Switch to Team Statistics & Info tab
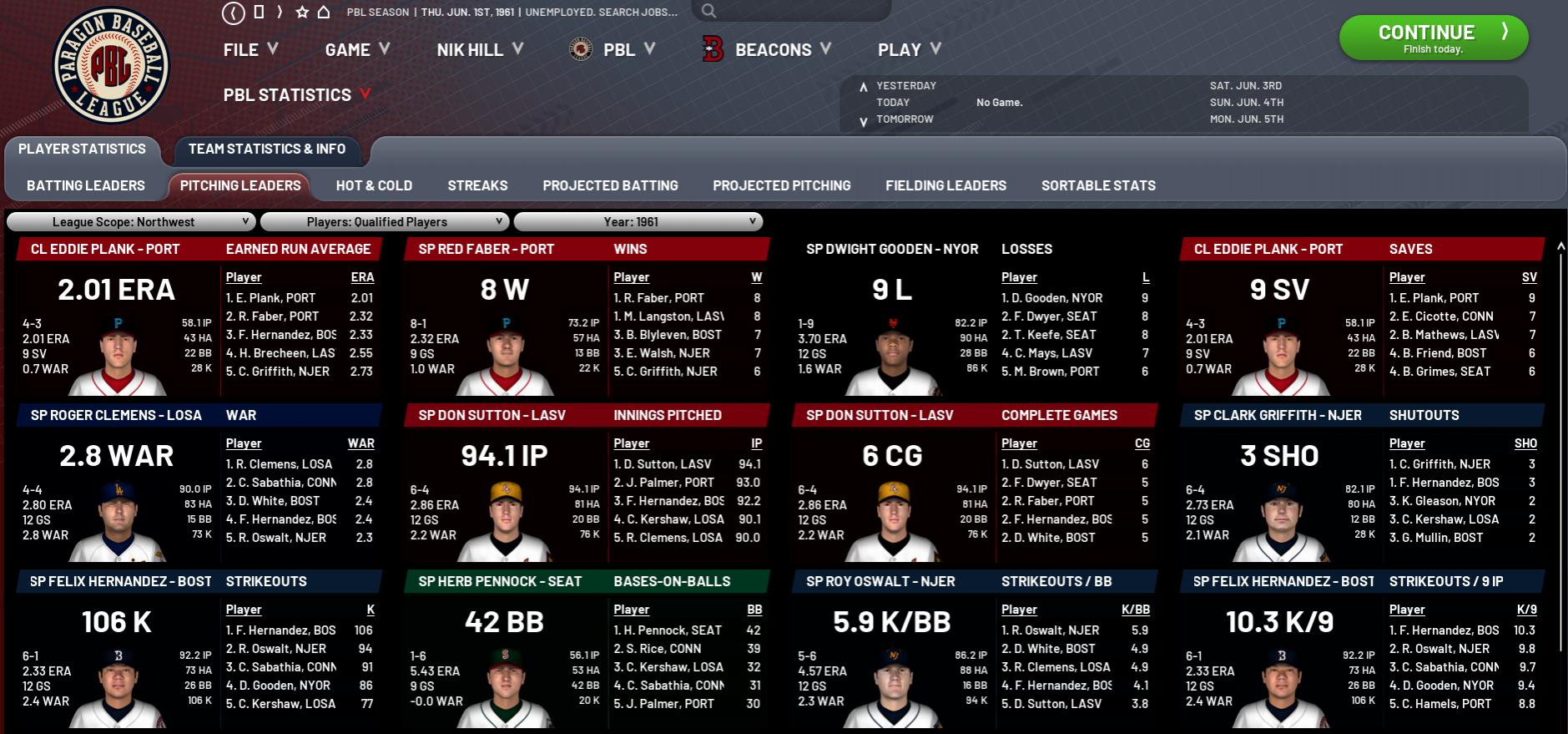This screenshot has height=734, width=1568. (266, 149)
